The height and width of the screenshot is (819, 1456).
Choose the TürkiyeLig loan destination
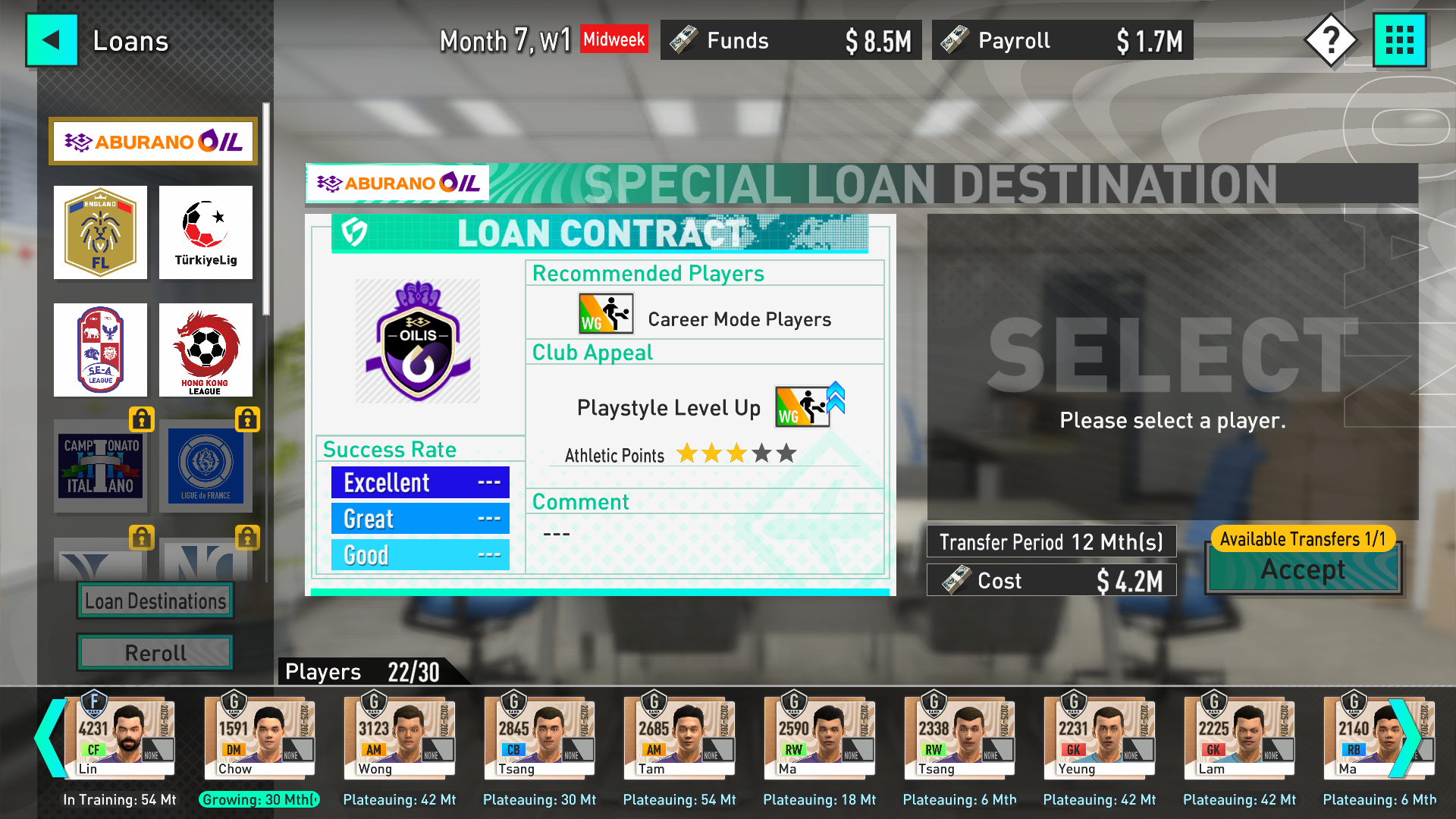click(x=206, y=233)
